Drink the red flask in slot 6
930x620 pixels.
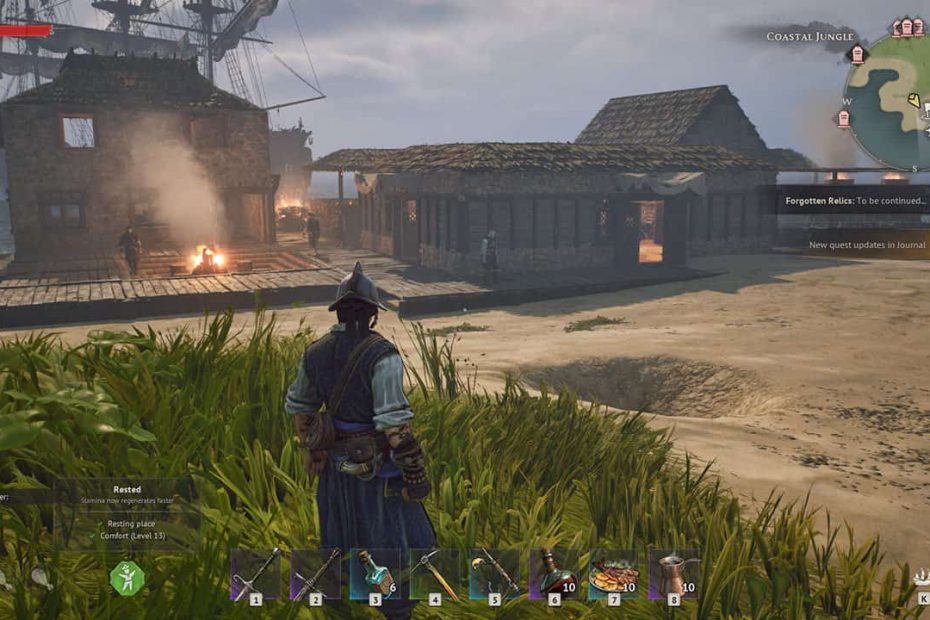[x=555, y=575]
